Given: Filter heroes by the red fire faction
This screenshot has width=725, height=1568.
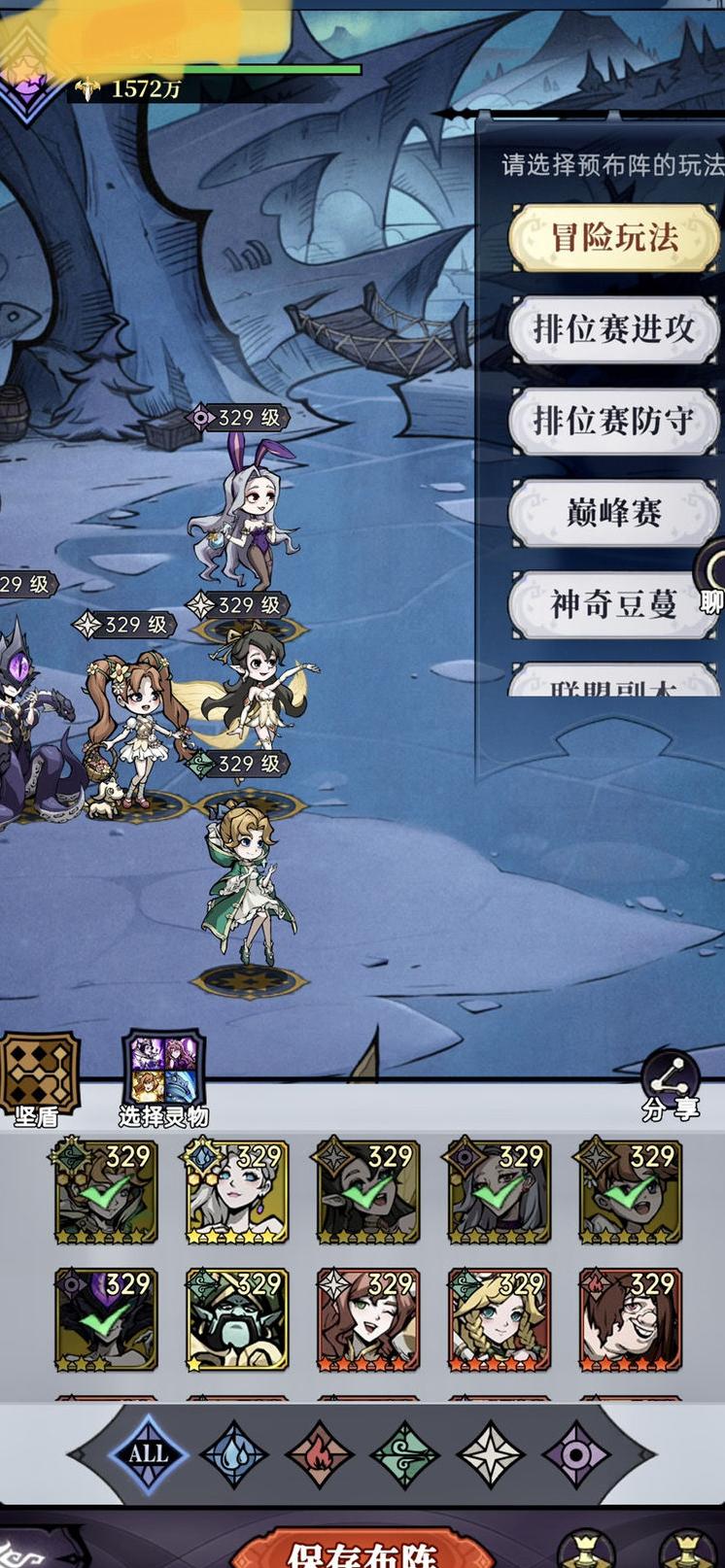Looking at the screenshot, I should [319, 1455].
